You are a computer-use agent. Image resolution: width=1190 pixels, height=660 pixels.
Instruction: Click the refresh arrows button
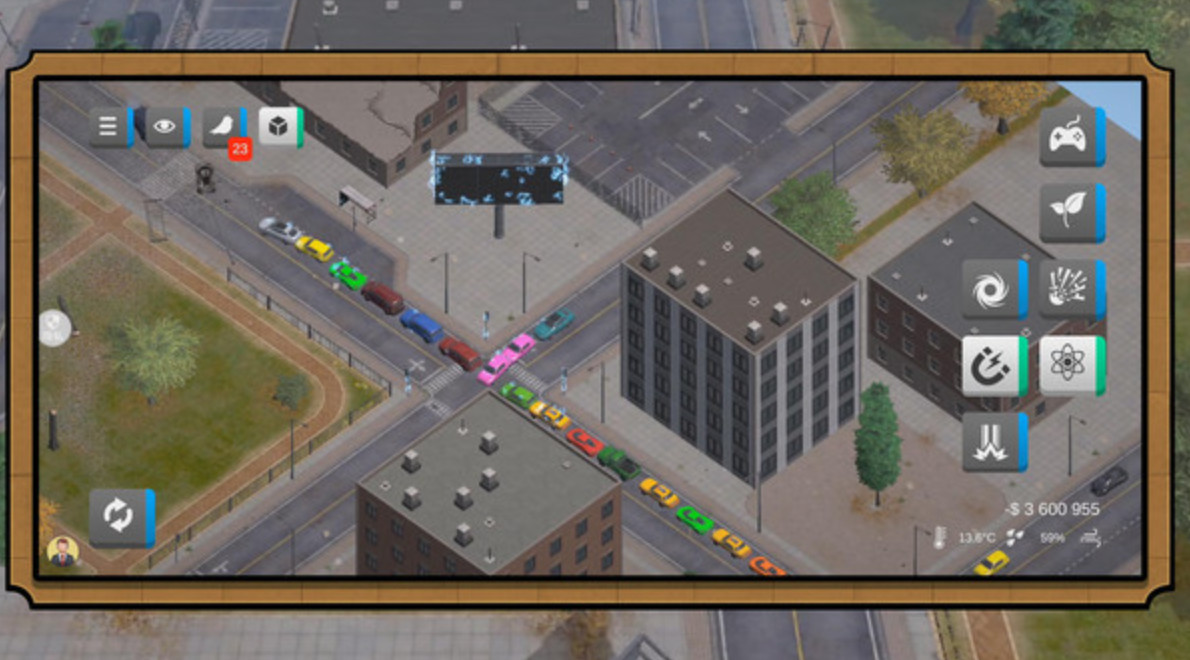point(119,517)
